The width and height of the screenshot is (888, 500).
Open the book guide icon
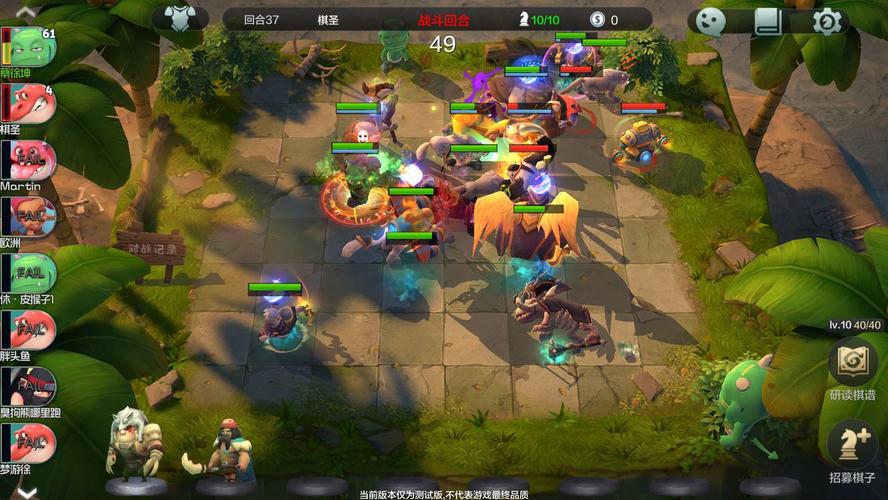[x=768, y=22]
